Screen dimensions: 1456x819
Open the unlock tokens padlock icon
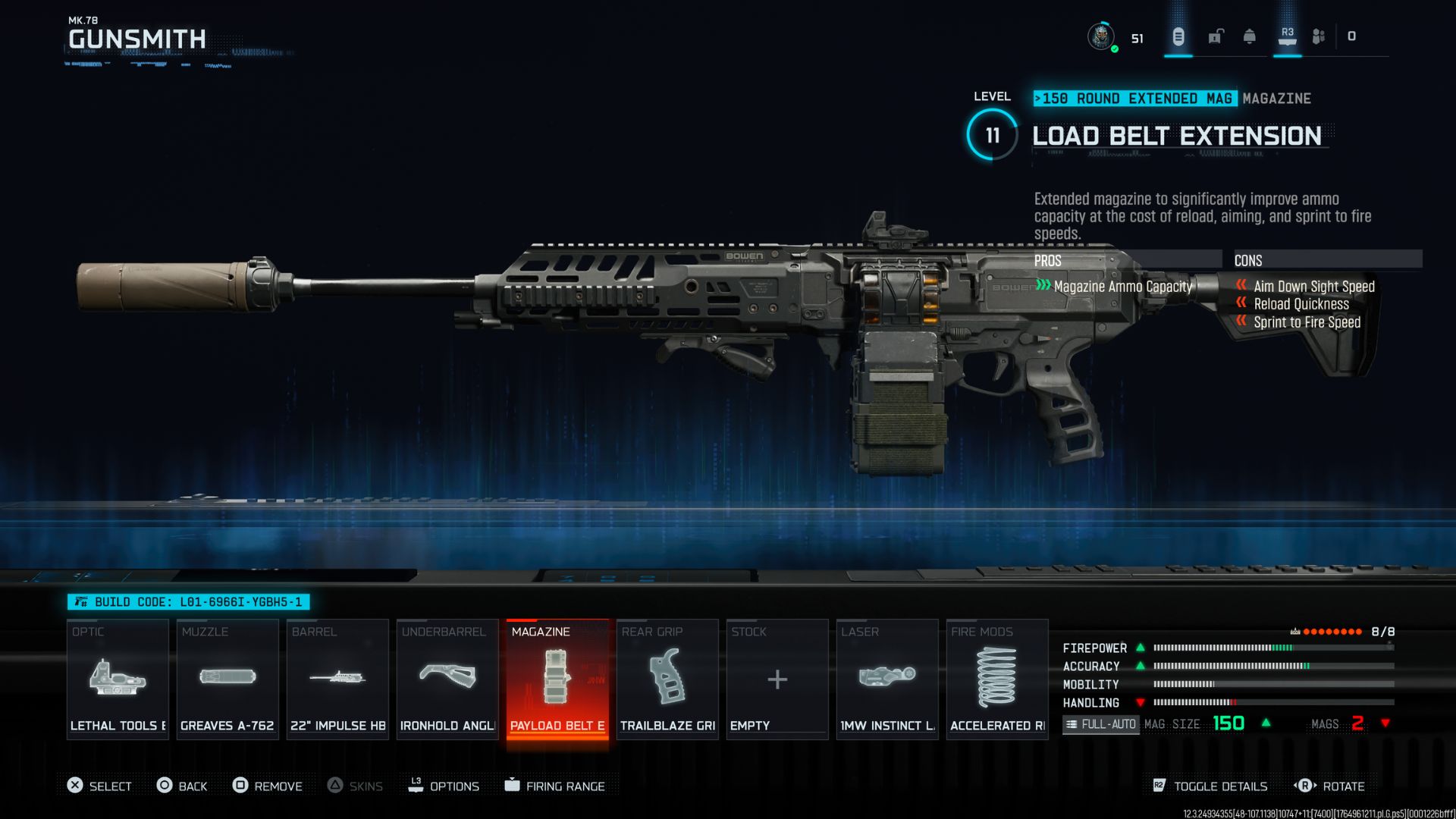(1216, 36)
